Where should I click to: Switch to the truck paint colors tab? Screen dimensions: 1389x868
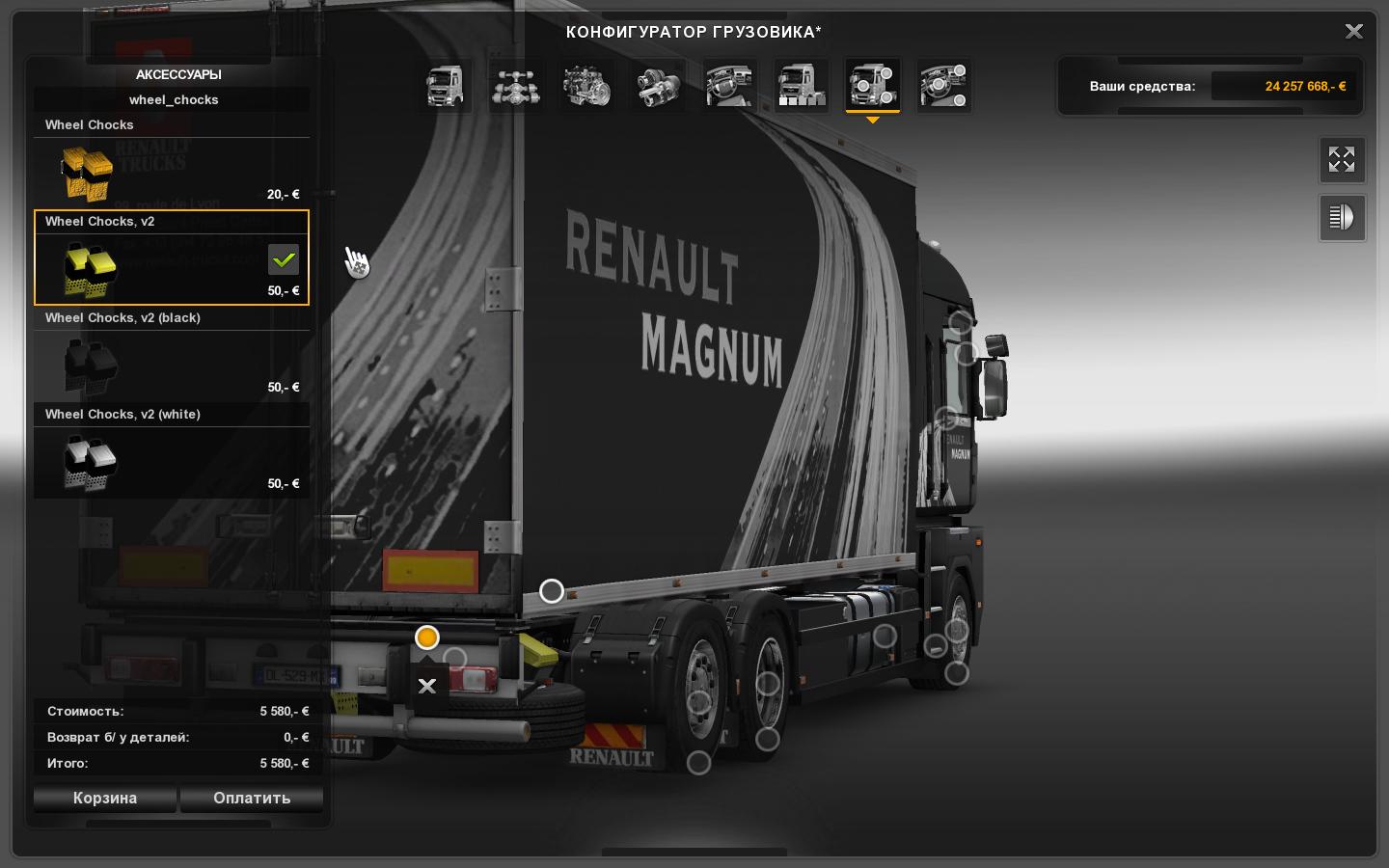[x=801, y=86]
